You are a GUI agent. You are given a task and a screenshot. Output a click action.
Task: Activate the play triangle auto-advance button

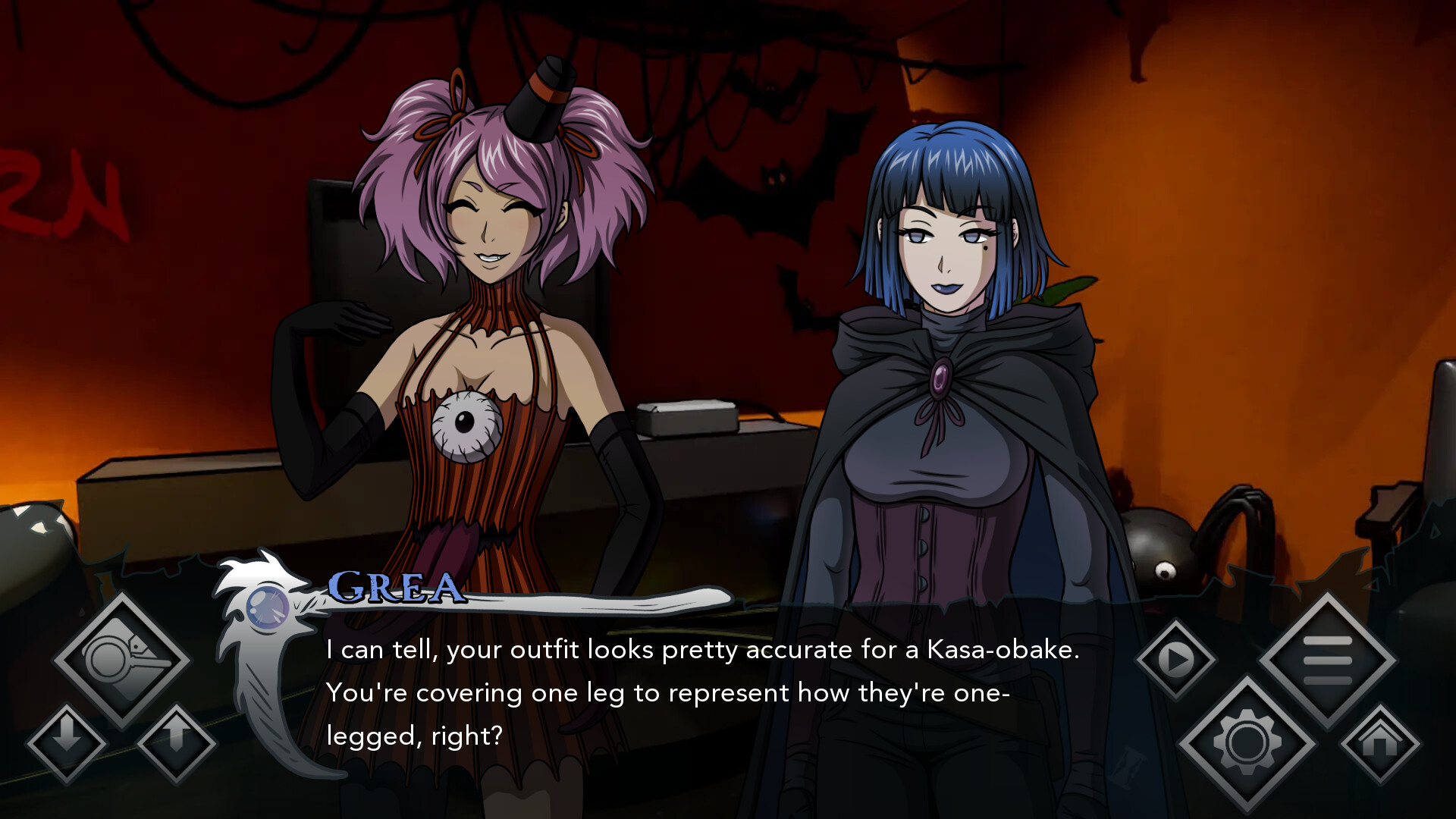coord(1175,660)
